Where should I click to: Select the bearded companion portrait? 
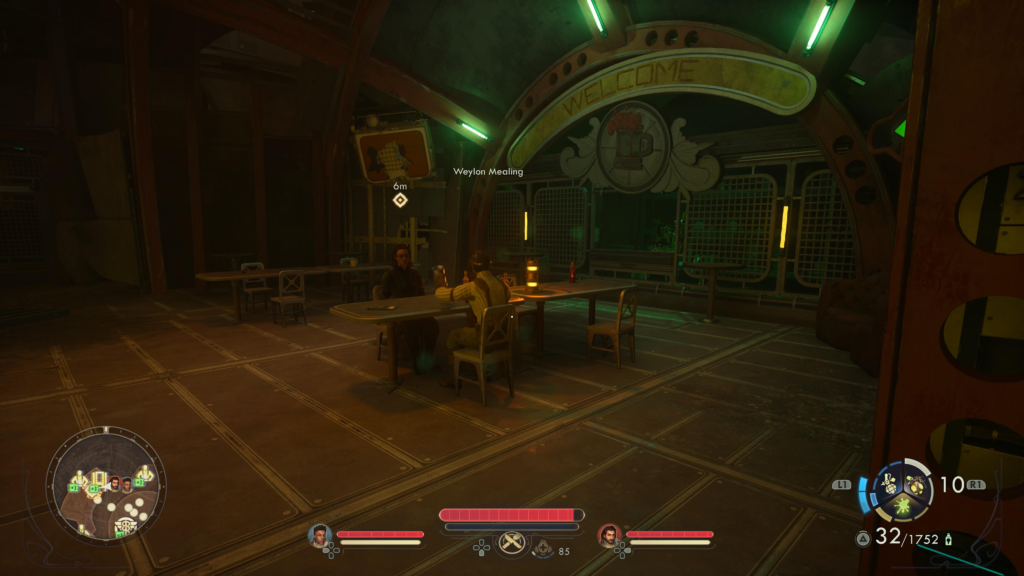(x=609, y=537)
